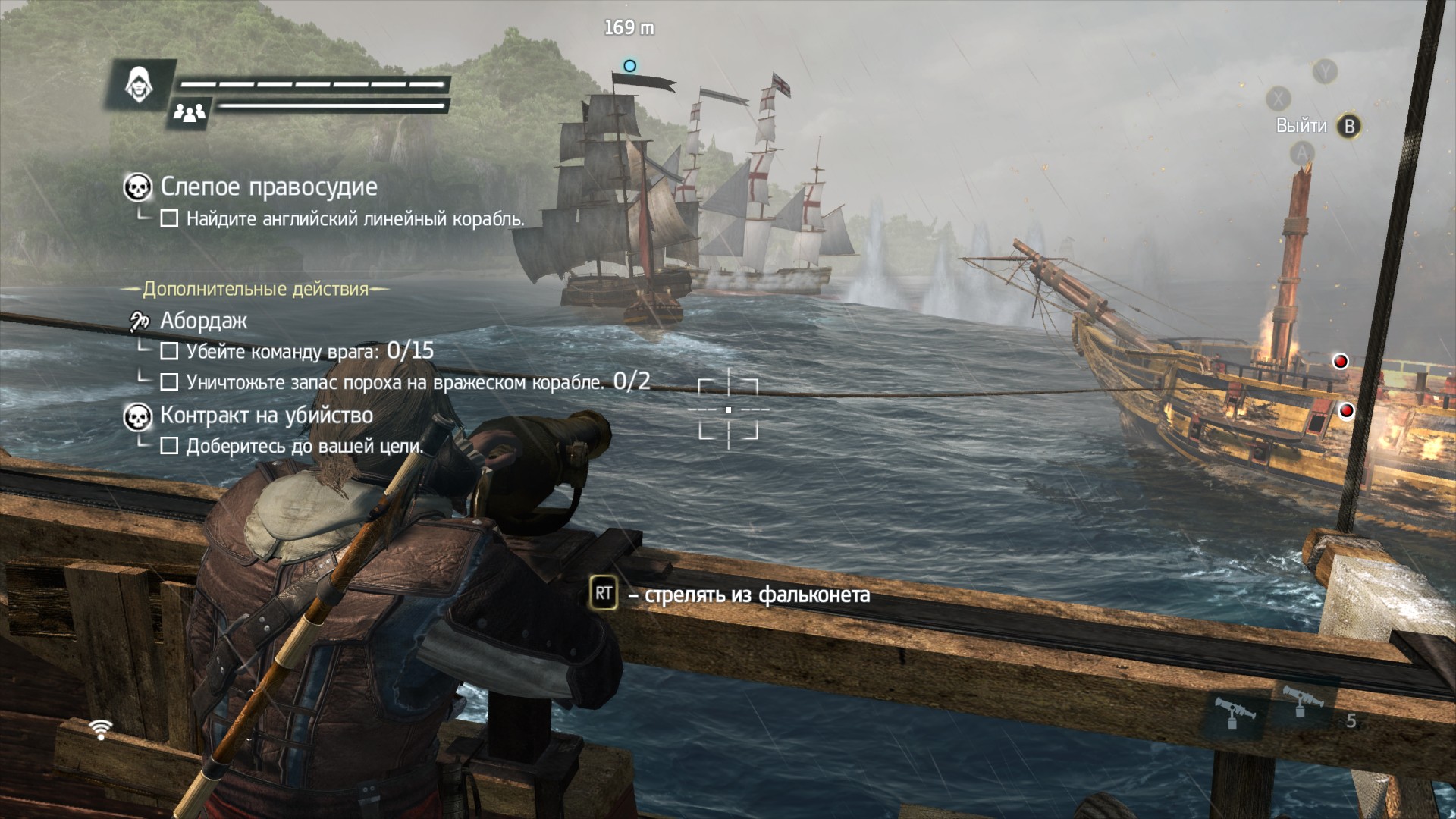The image size is (1456, 819).
Task: Click the Уничтожьте запас пороха objective checkbox
Action: (x=169, y=382)
